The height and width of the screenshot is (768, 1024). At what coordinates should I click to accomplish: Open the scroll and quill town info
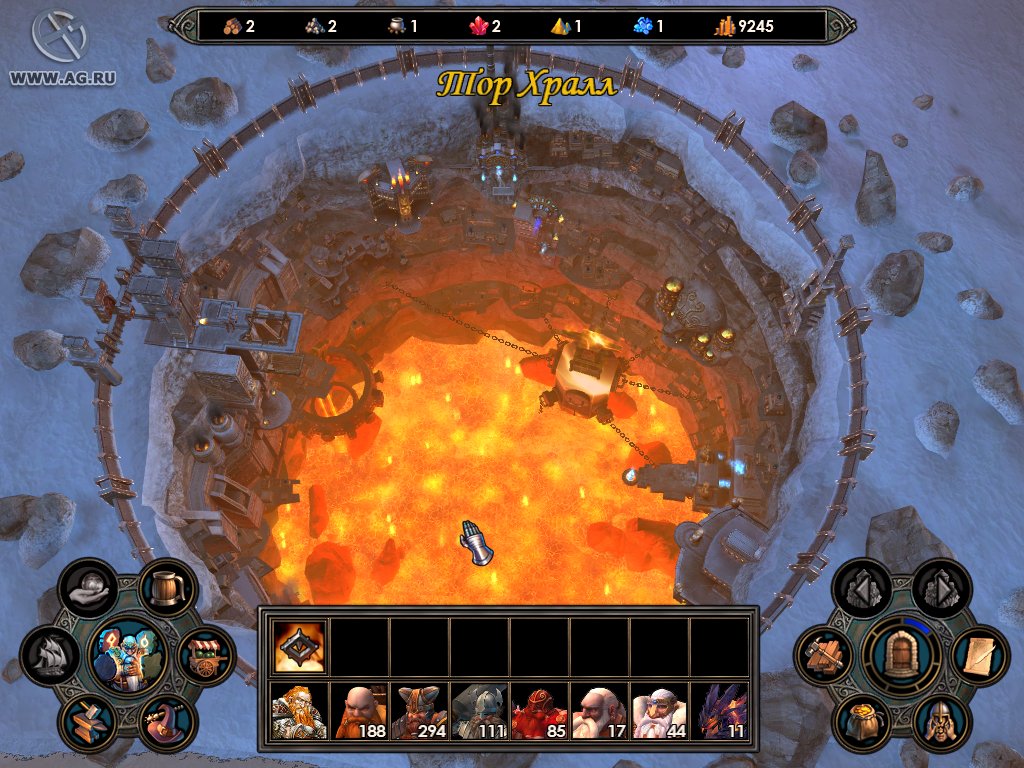pos(978,655)
